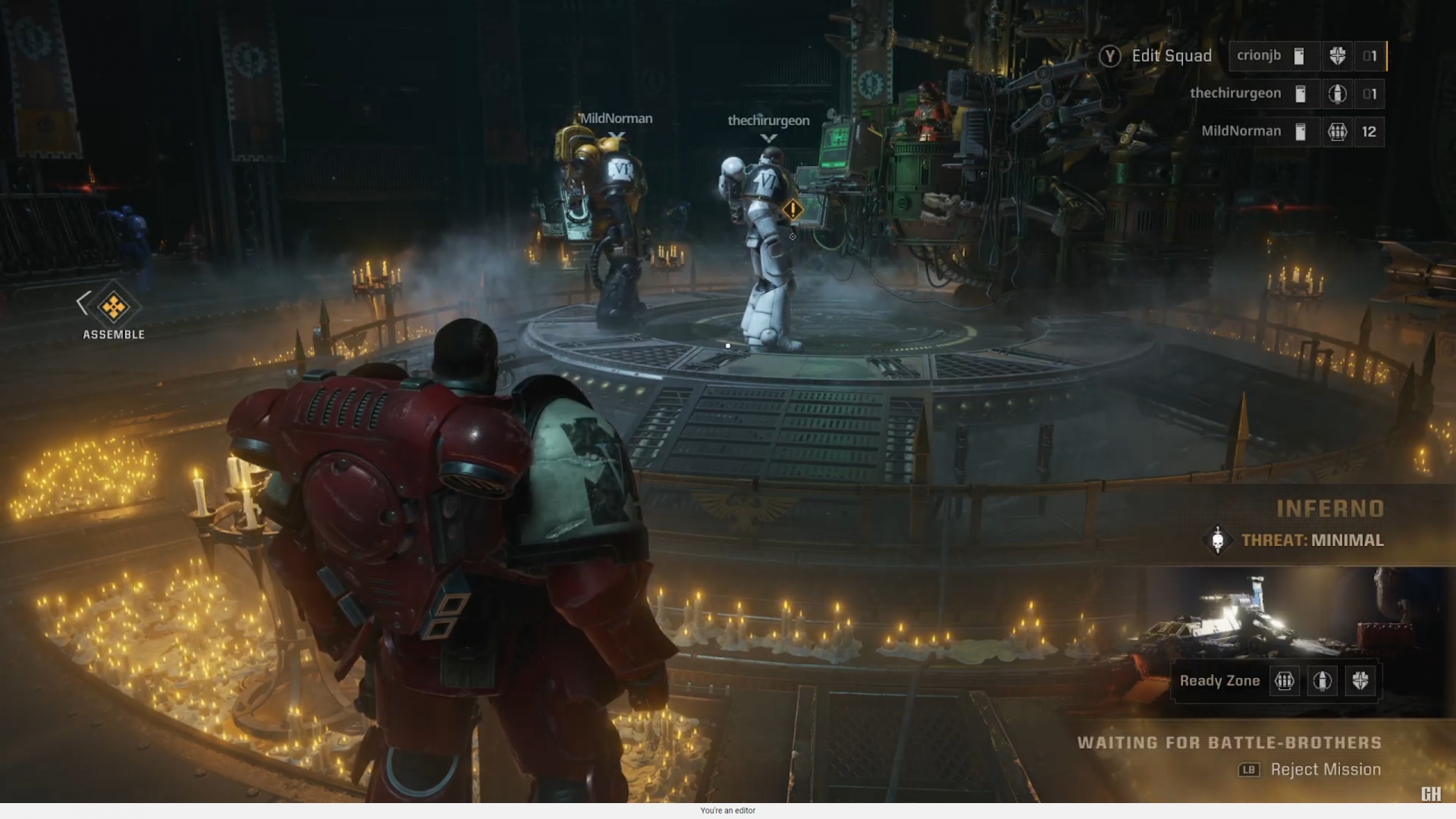Click the ammo crate icon beside MildNorman
Screen dimensions: 1456x819
[x=1338, y=131]
